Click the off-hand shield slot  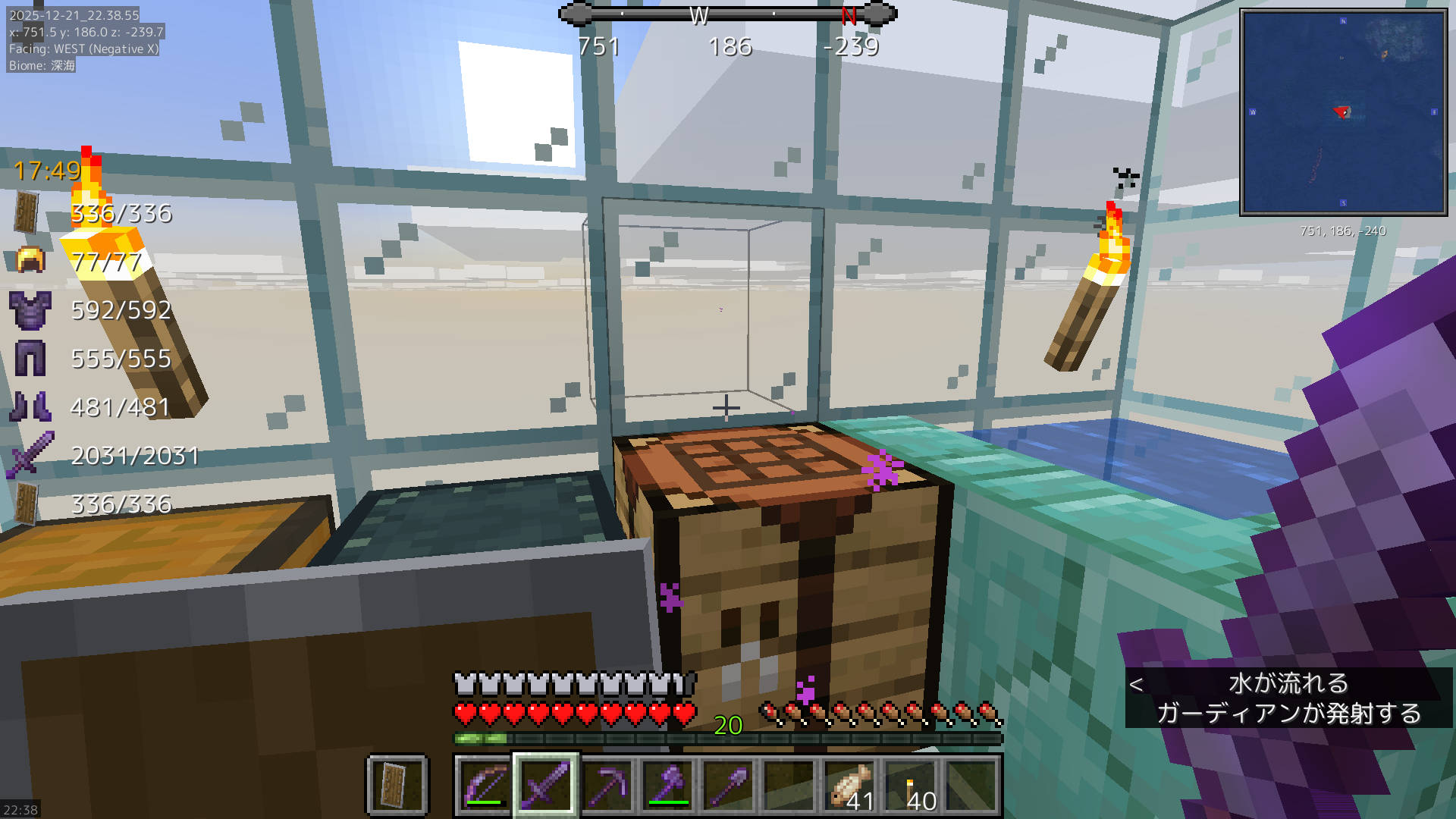397,786
